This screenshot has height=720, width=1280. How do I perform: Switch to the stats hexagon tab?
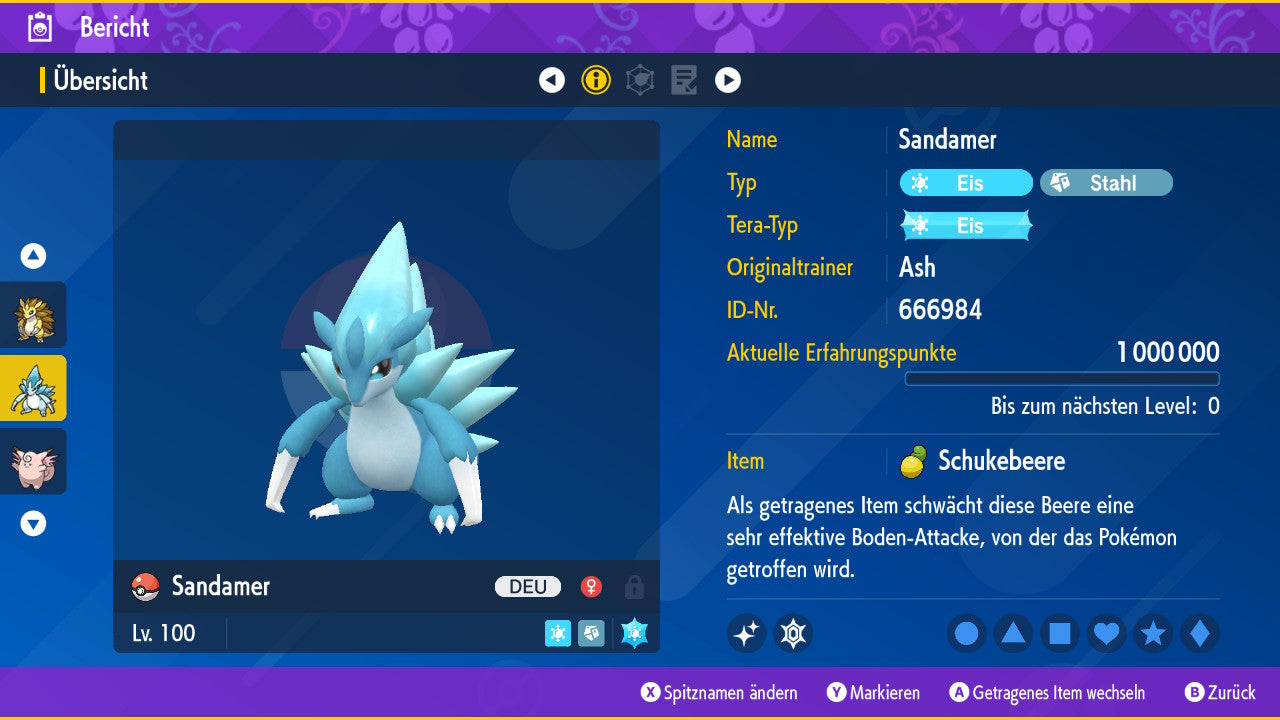pos(640,80)
